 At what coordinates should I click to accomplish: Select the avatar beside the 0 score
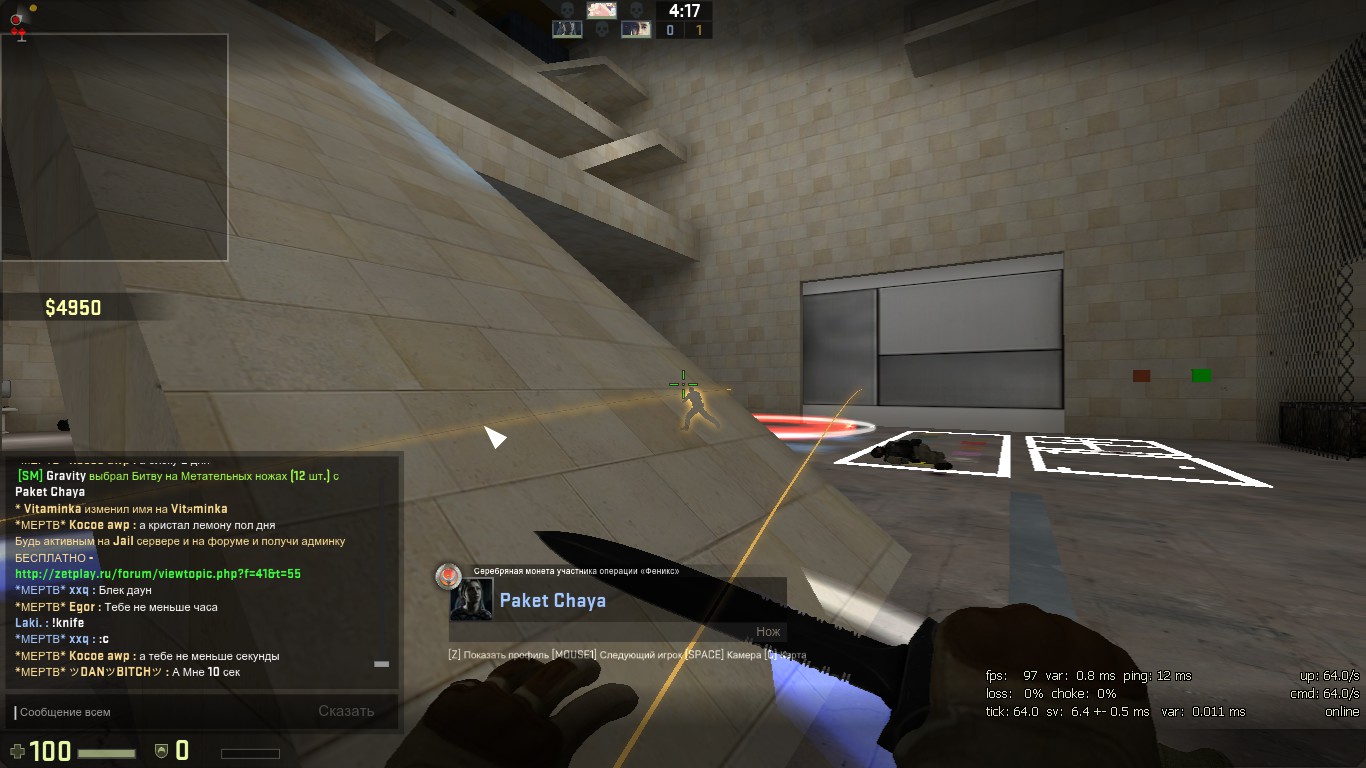(636, 30)
